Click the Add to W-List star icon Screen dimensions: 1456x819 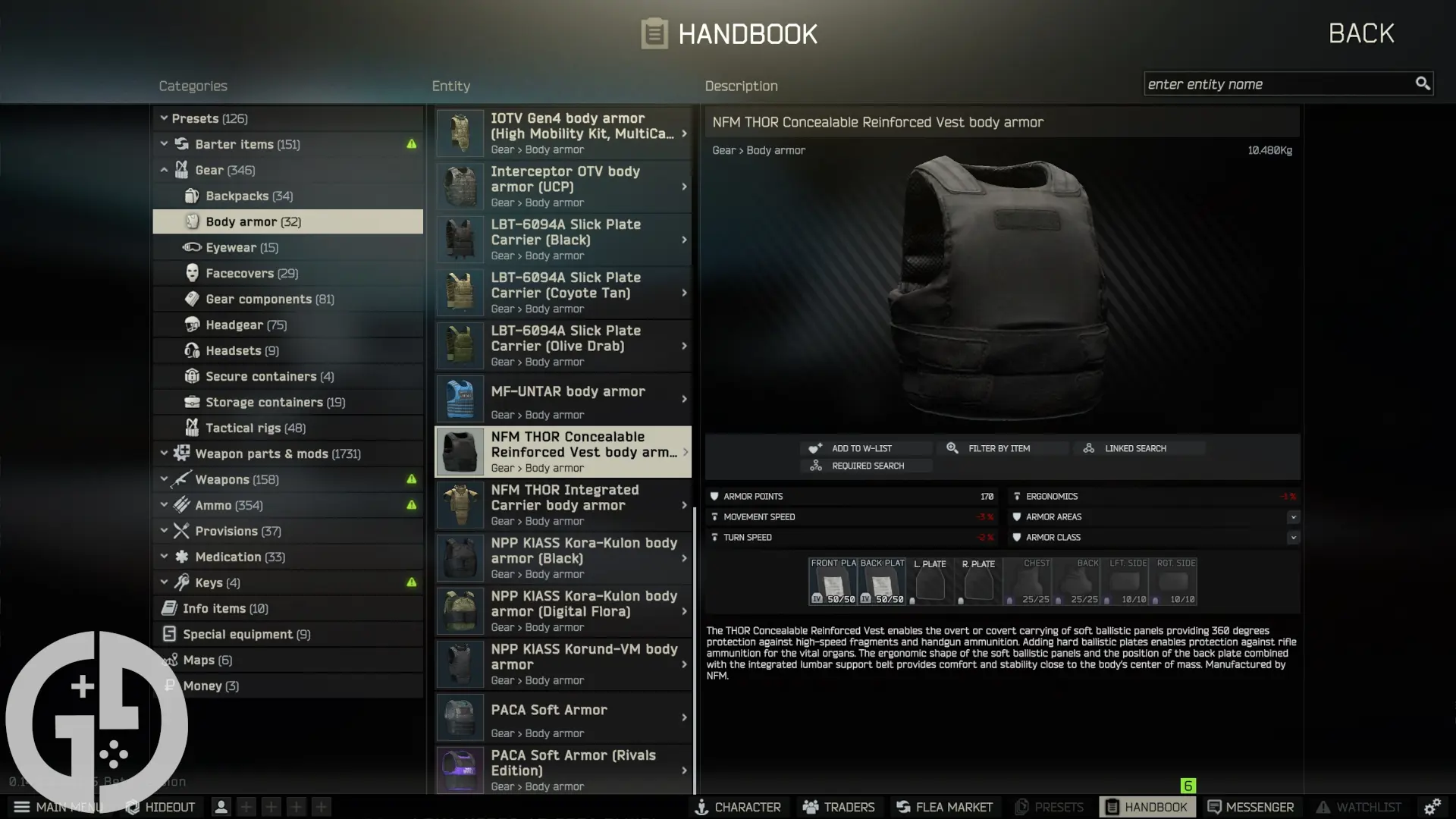(x=815, y=448)
